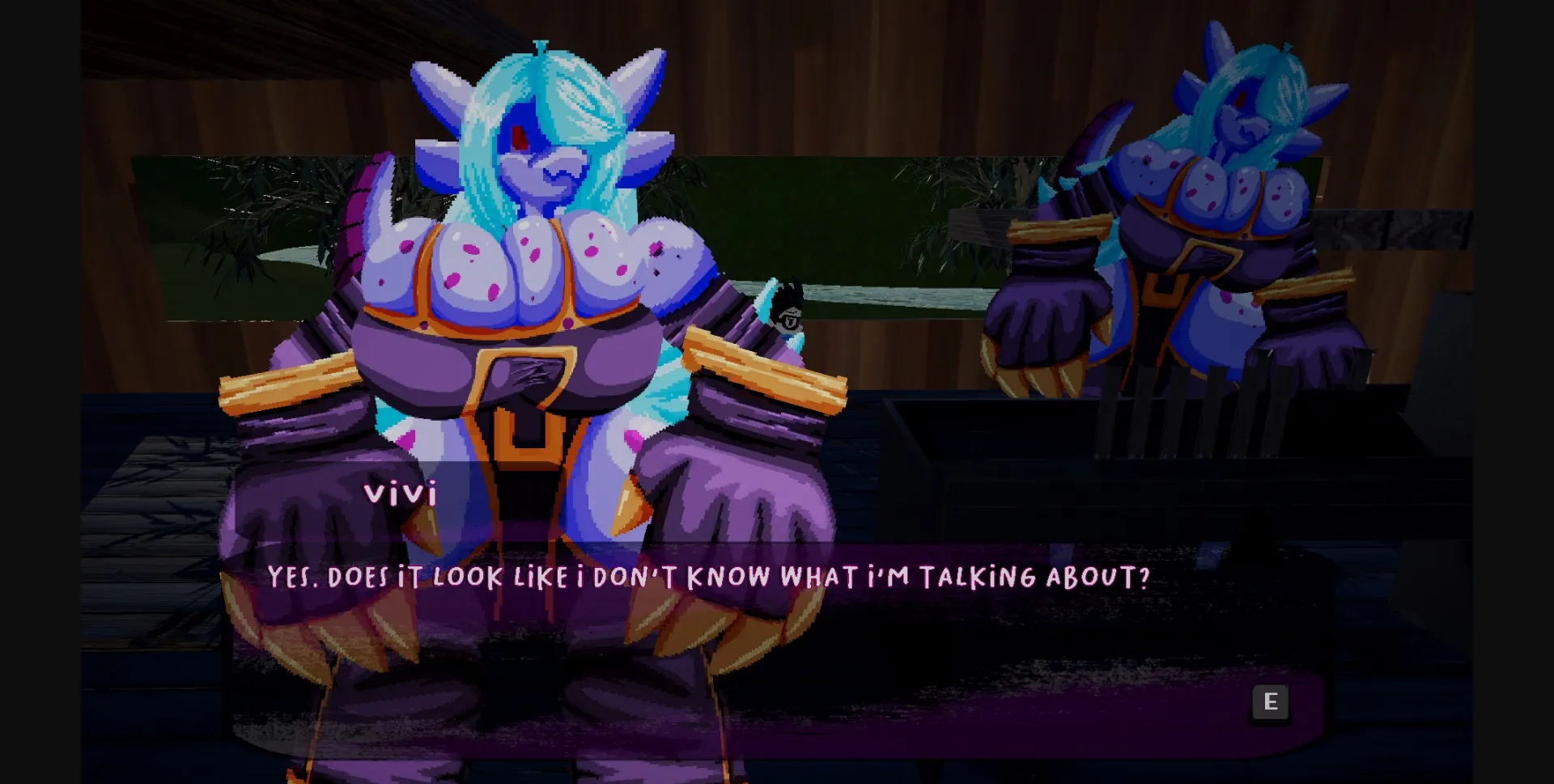Click the E key advance prompt
The height and width of the screenshot is (784, 1554).
coord(1271,702)
